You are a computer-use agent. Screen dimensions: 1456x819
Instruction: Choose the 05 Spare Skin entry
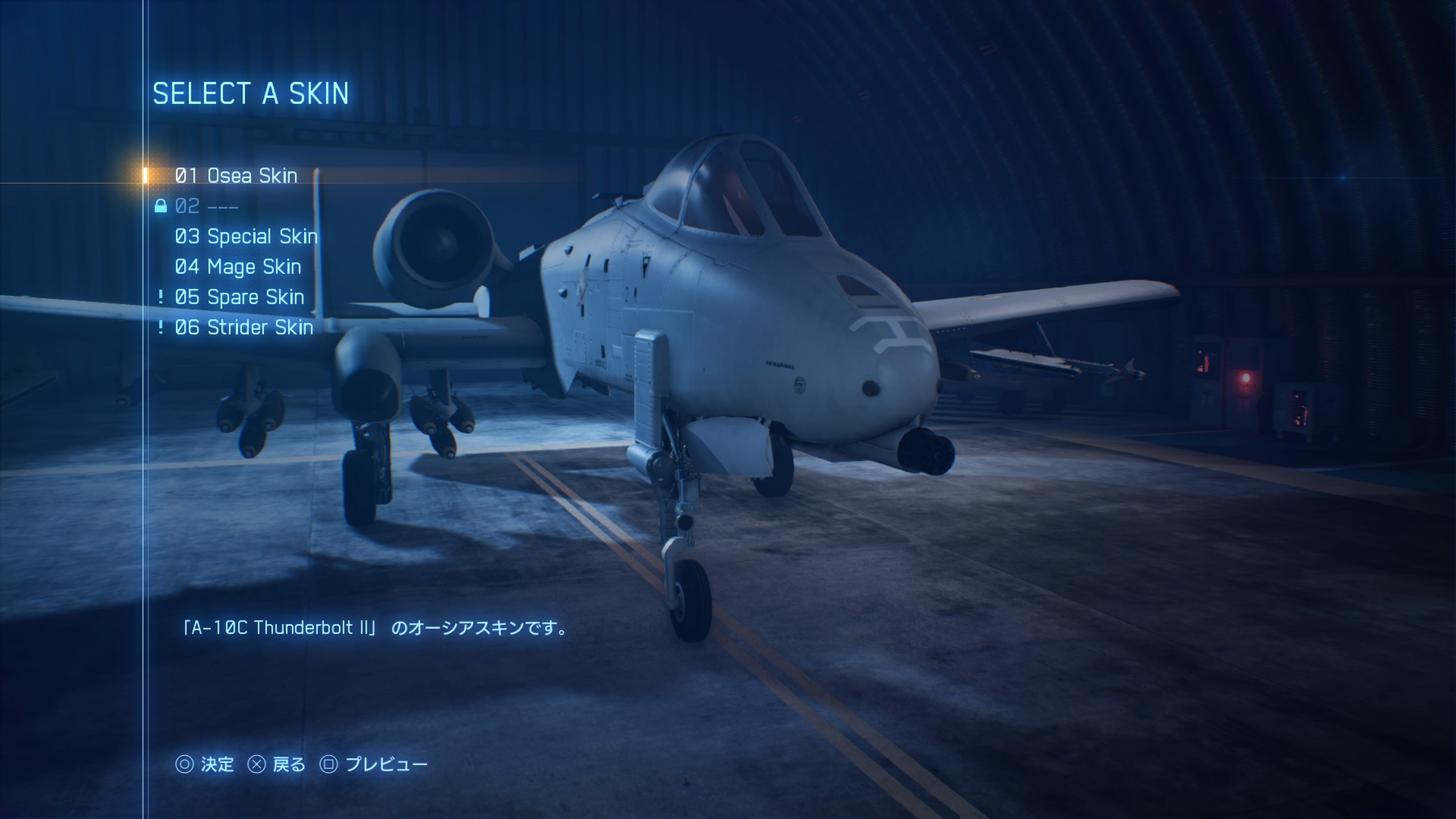click(x=239, y=297)
